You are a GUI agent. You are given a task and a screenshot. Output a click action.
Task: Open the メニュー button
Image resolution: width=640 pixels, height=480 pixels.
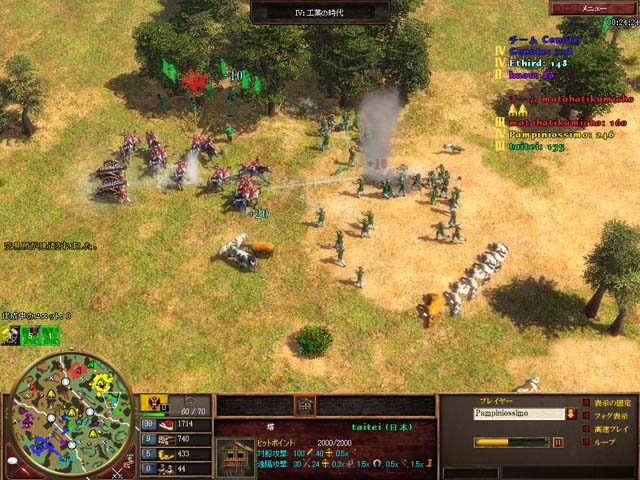click(x=595, y=7)
